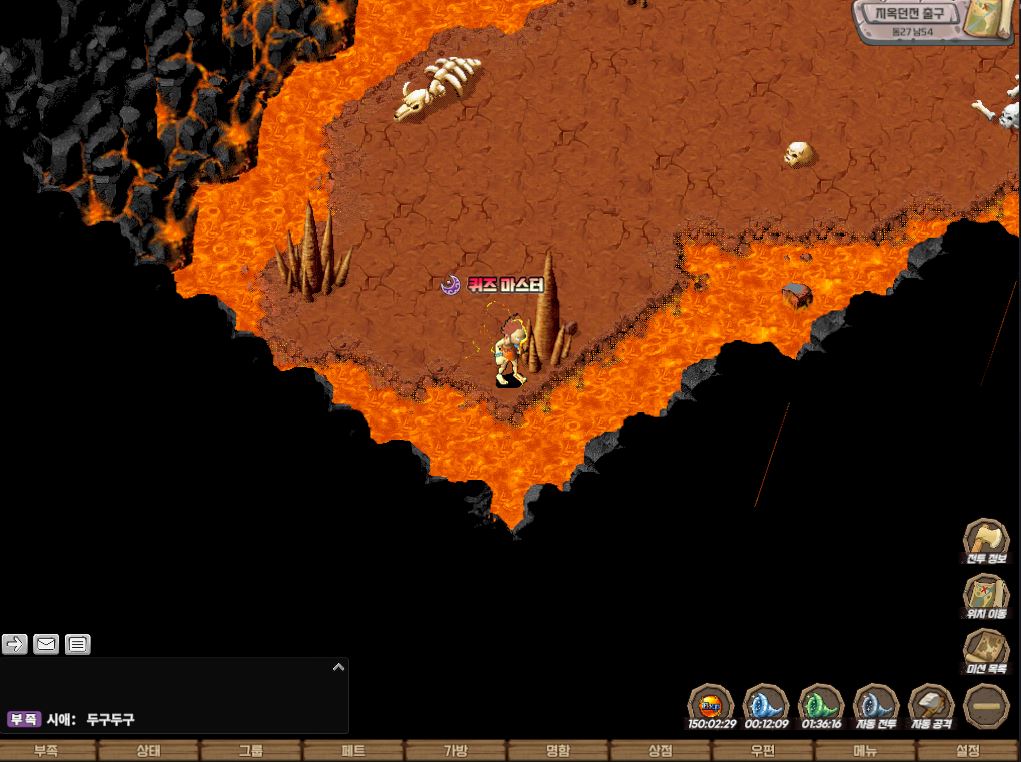Open the 메뉴 (menu) button
Image resolution: width=1021 pixels, height=762 pixels.
[x=865, y=751]
